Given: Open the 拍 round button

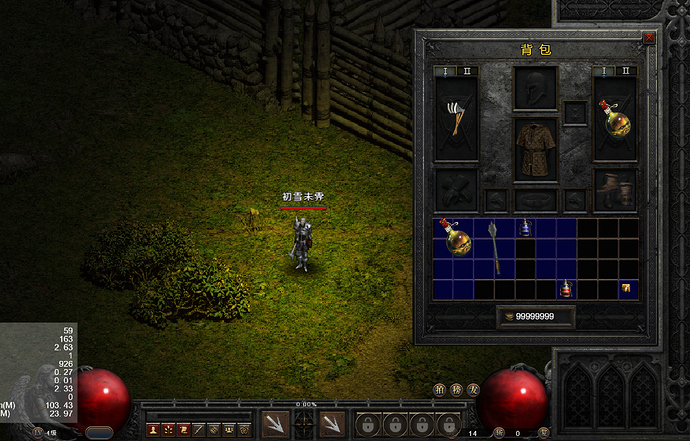Looking at the screenshot, I should pyautogui.click(x=440, y=388).
